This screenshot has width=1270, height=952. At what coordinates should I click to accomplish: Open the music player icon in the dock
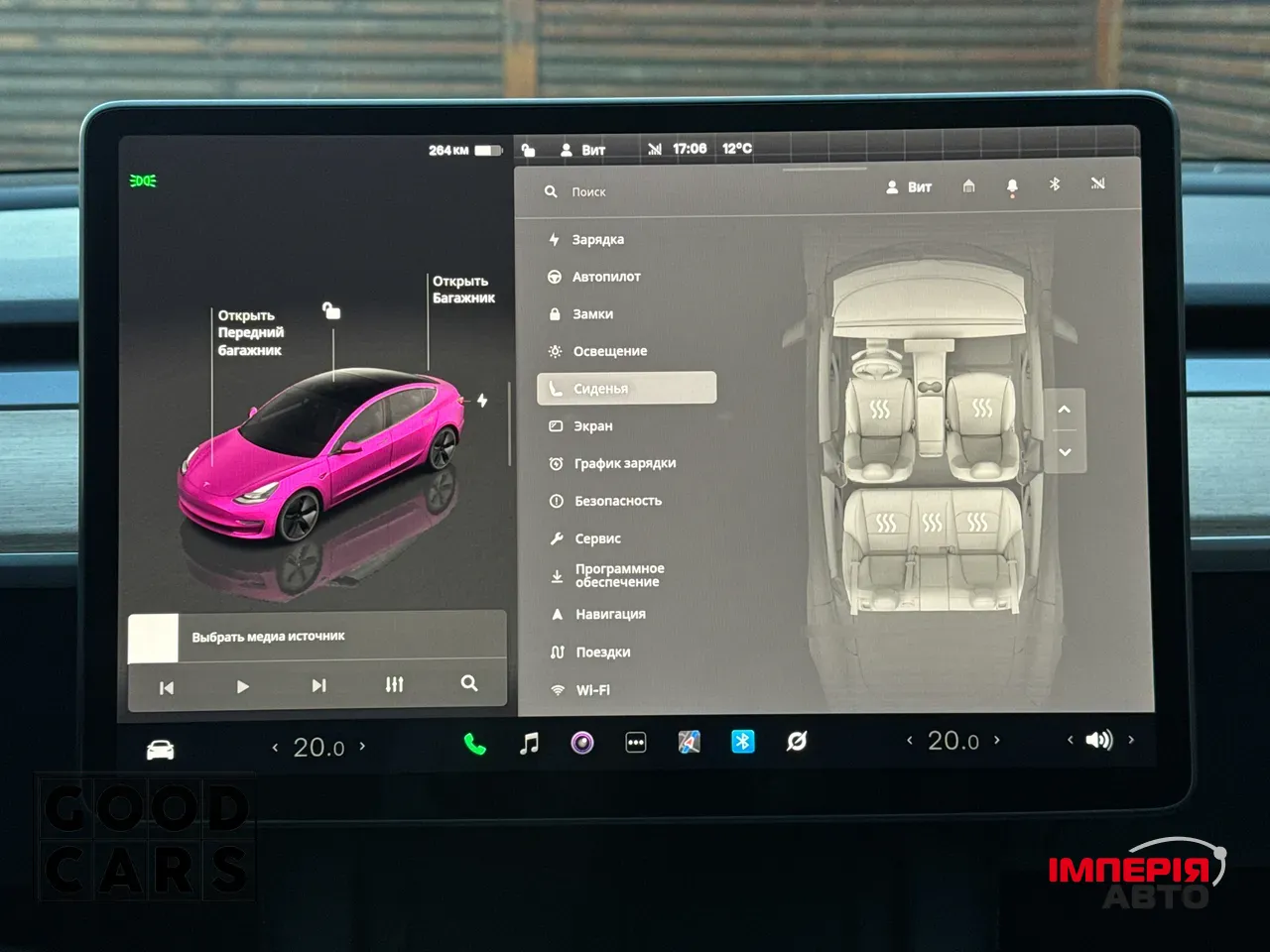[x=529, y=742]
